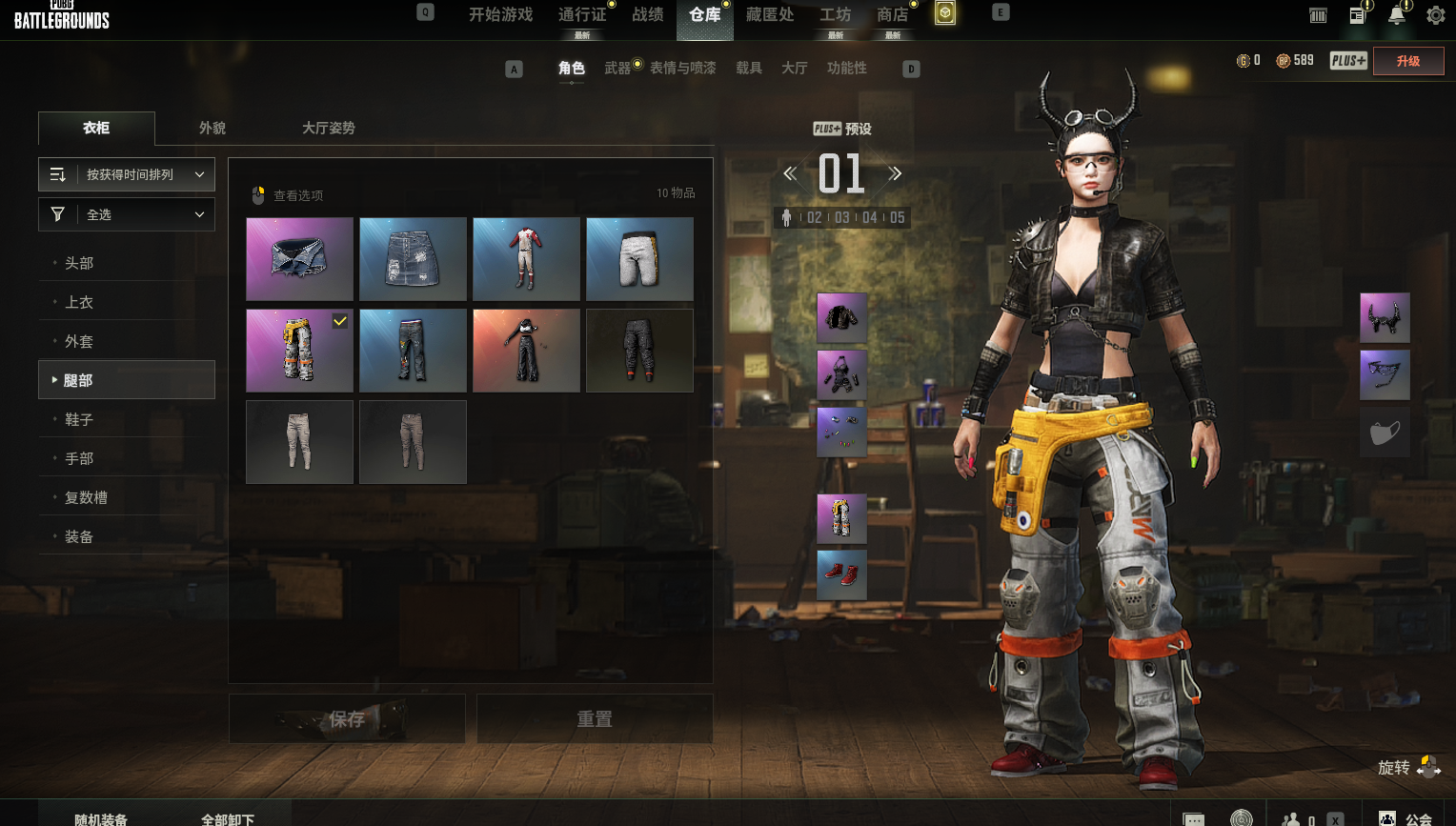Choose the 头部 head category
1456x826 pixels.
pyautogui.click(x=79, y=263)
